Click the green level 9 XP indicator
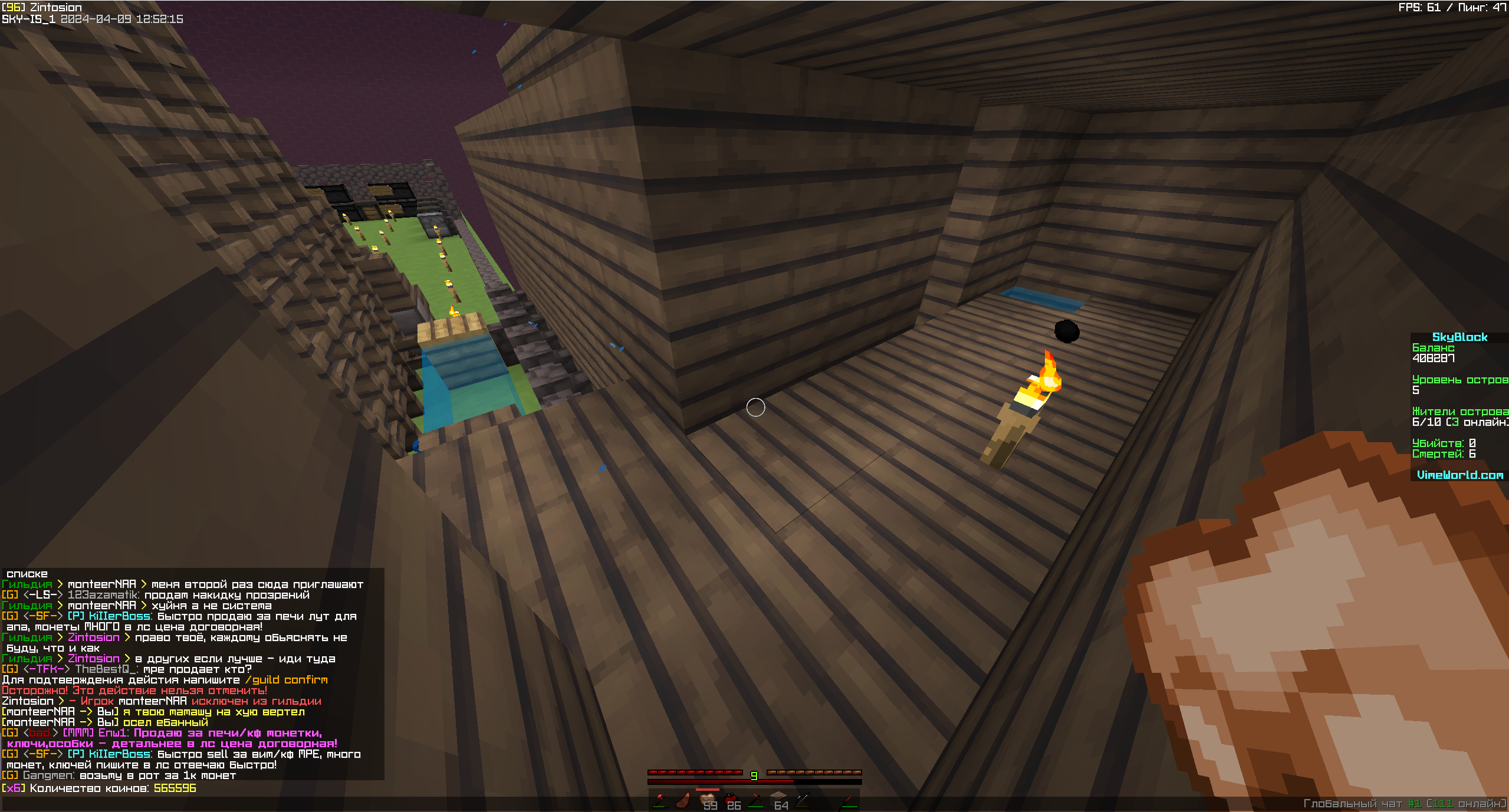 point(754,776)
